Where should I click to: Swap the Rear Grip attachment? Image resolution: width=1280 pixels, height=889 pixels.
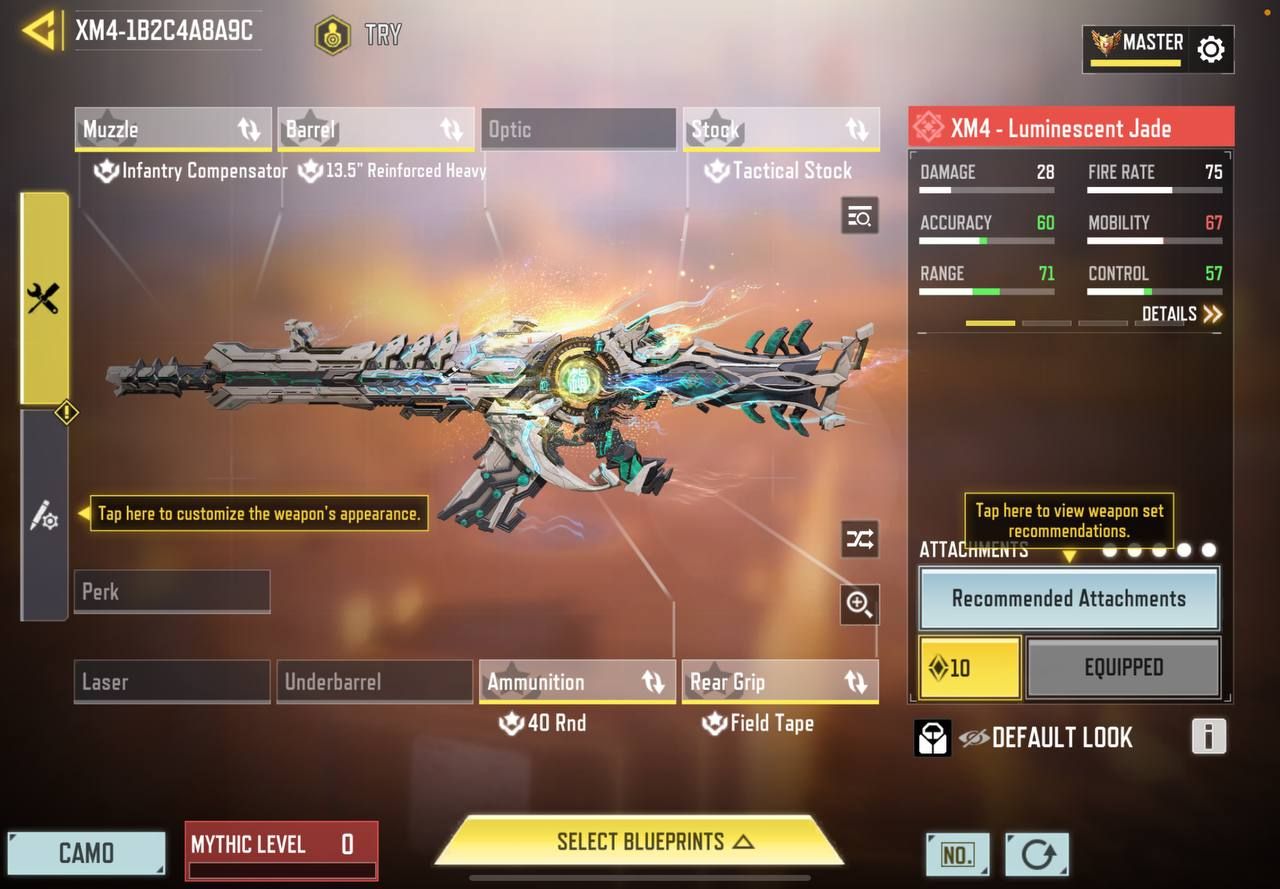780,682
